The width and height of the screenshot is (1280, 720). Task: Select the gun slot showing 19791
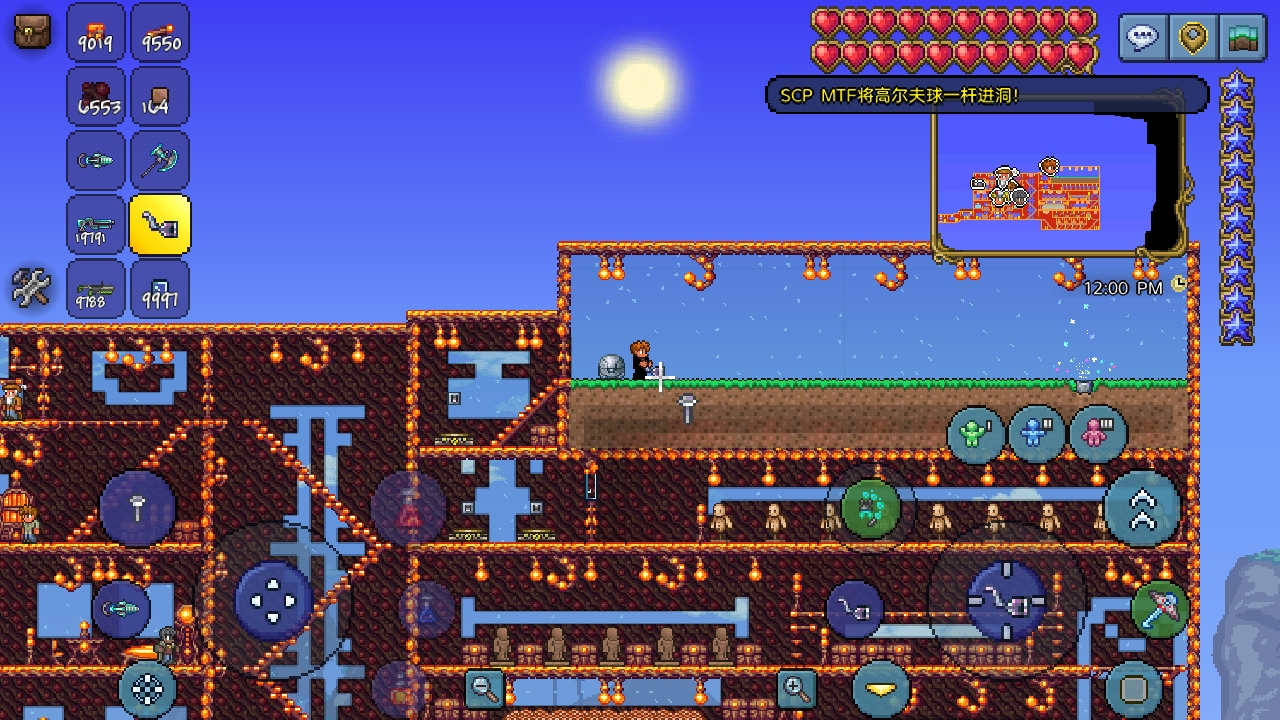pos(96,225)
